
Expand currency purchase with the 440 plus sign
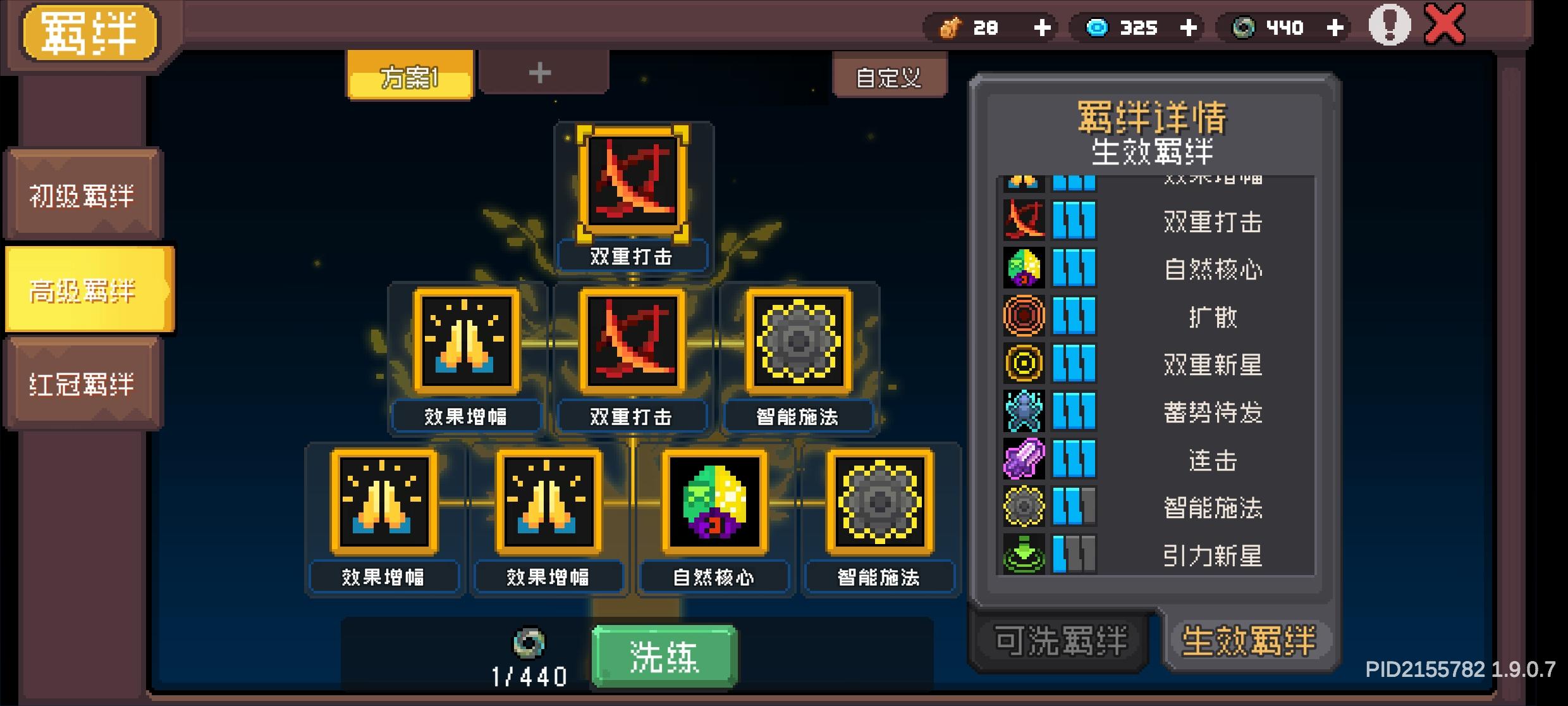coord(1334,28)
